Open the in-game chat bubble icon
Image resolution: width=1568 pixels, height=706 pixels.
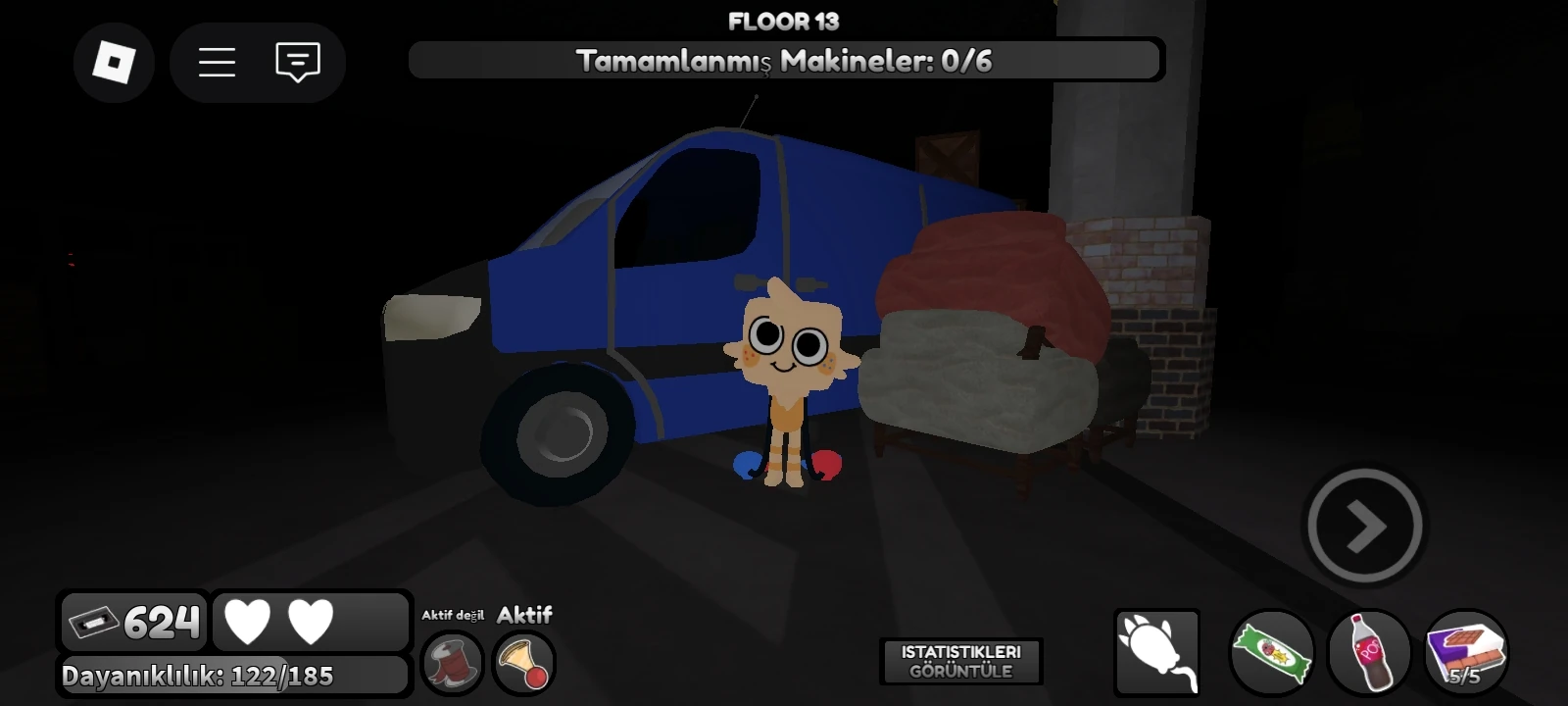(296, 62)
